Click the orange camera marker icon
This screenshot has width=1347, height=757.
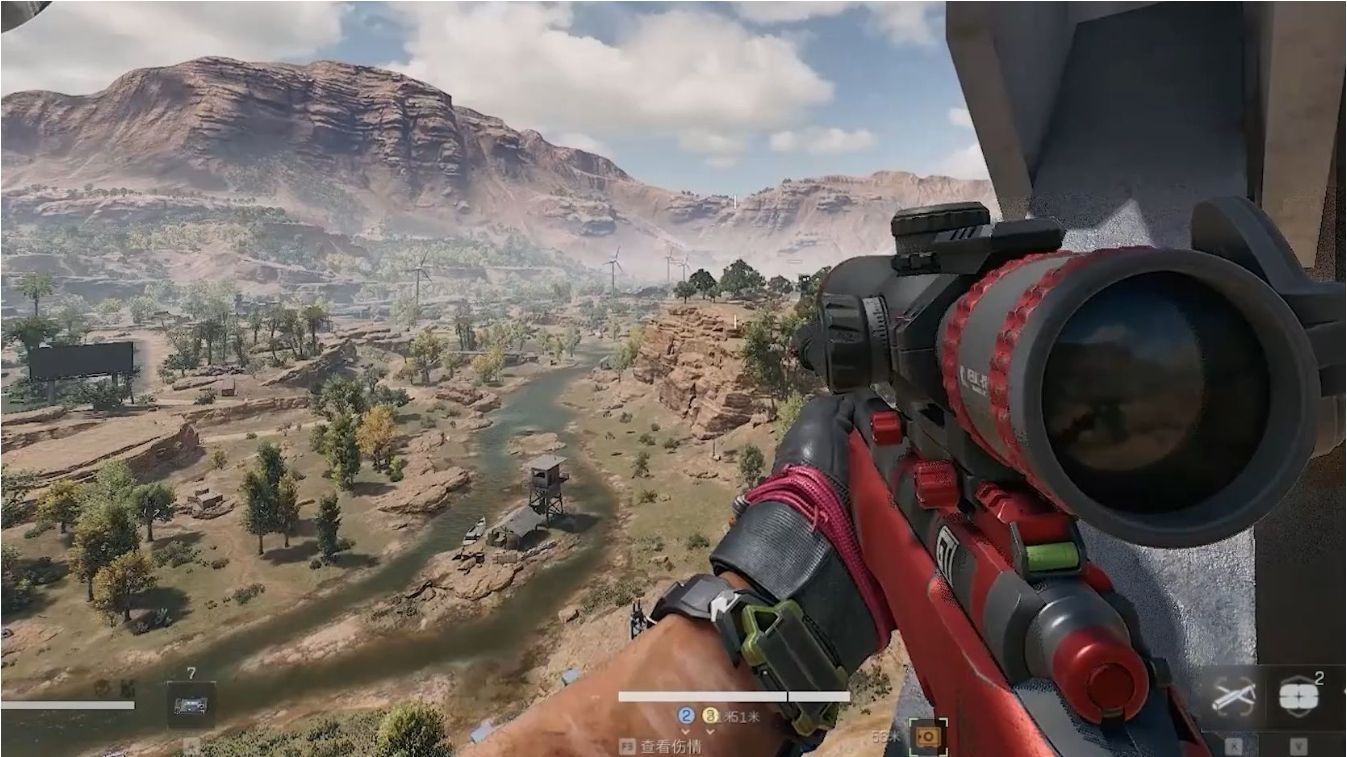coord(928,735)
